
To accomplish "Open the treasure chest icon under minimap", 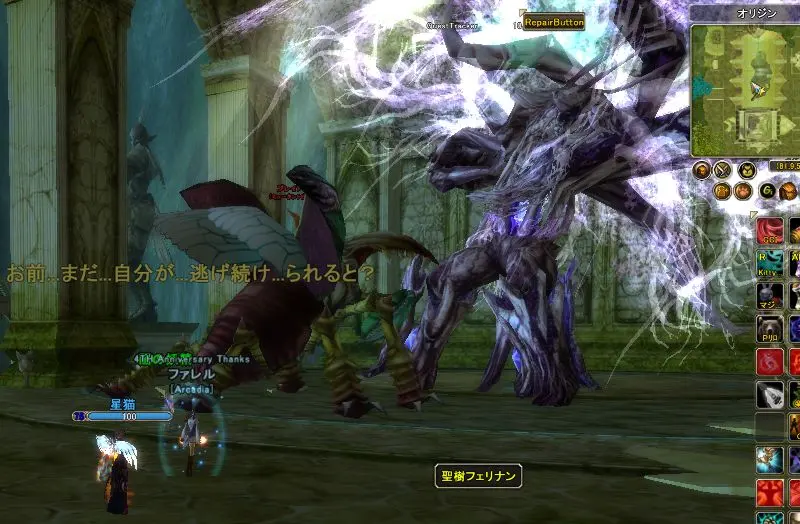I will (790, 191).
